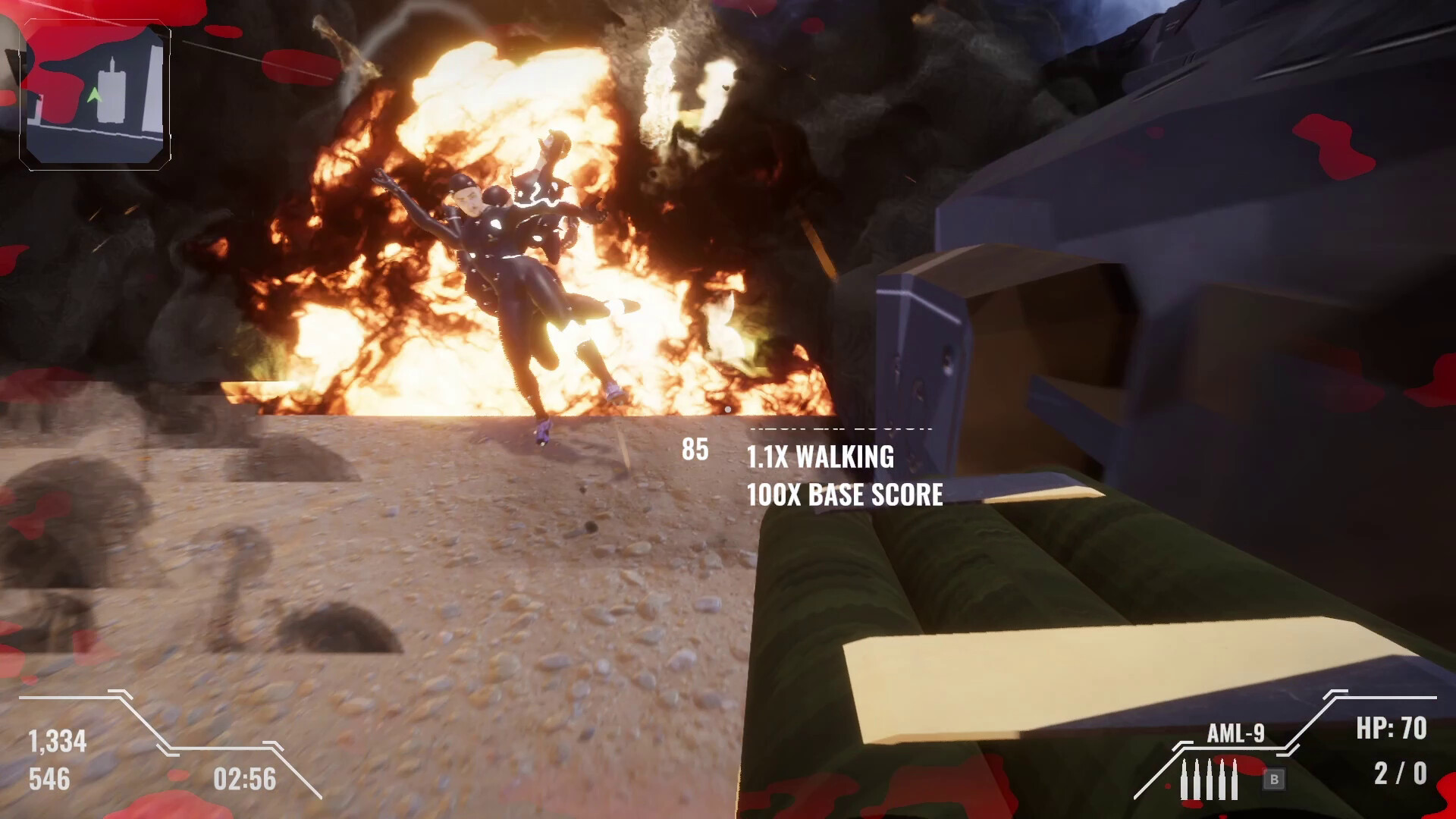Screen dimensions: 1456x819
Task: Click the 85 damage number popup
Action: pos(695,450)
